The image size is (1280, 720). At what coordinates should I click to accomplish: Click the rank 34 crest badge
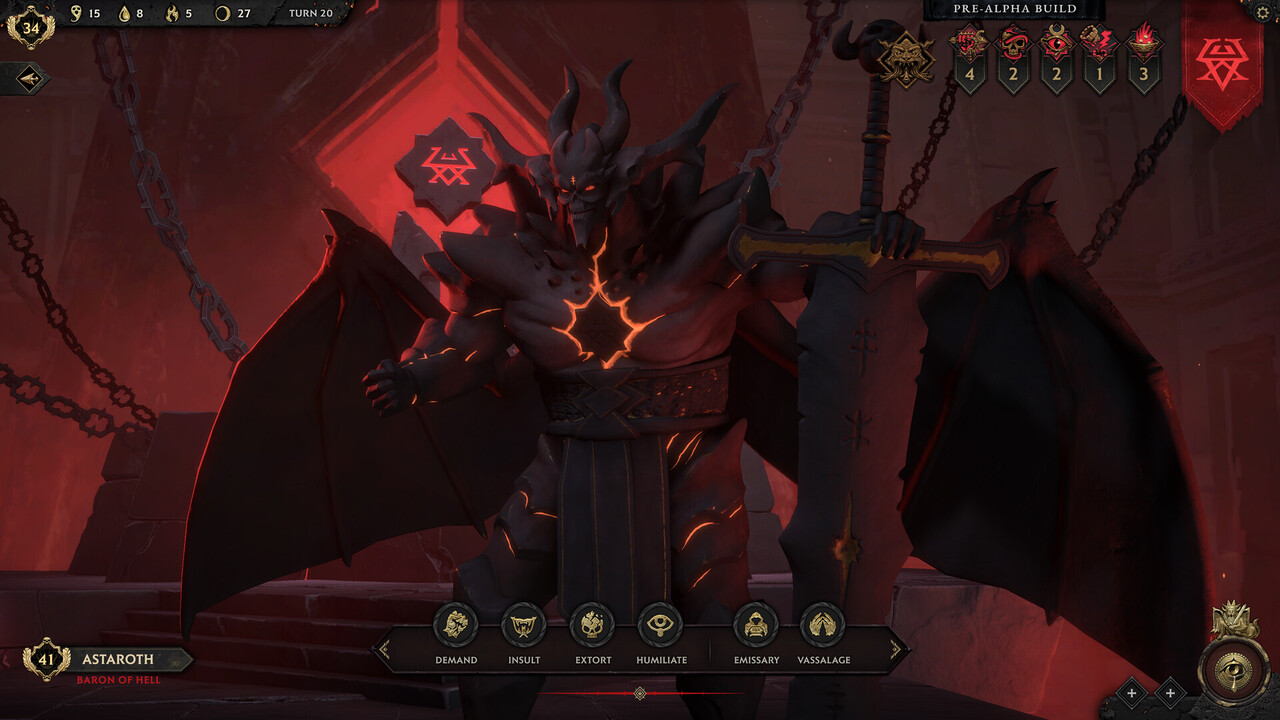point(31,27)
